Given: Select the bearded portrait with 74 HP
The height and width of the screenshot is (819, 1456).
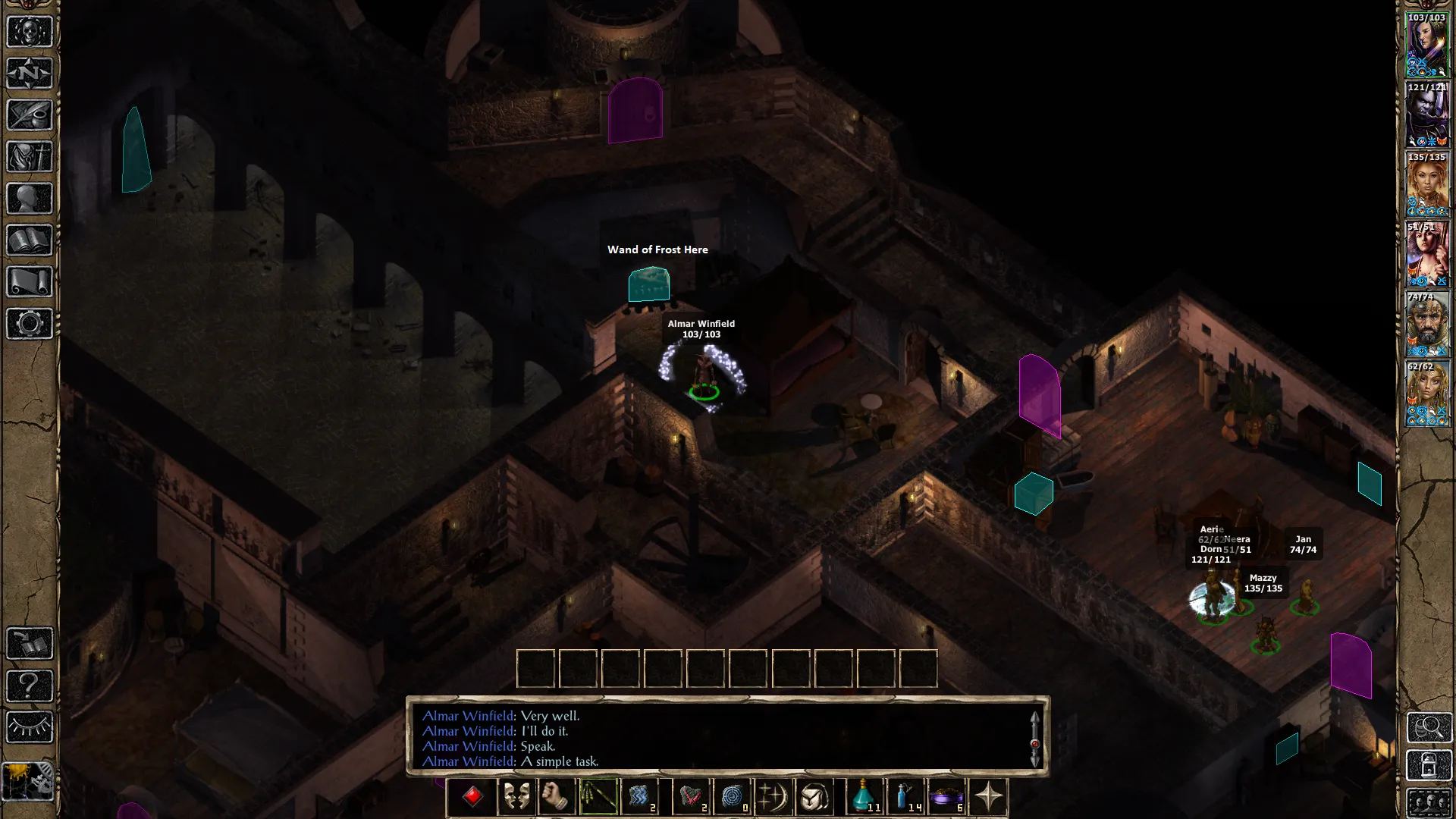Looking at the screenshot, I should (1427, 325).
